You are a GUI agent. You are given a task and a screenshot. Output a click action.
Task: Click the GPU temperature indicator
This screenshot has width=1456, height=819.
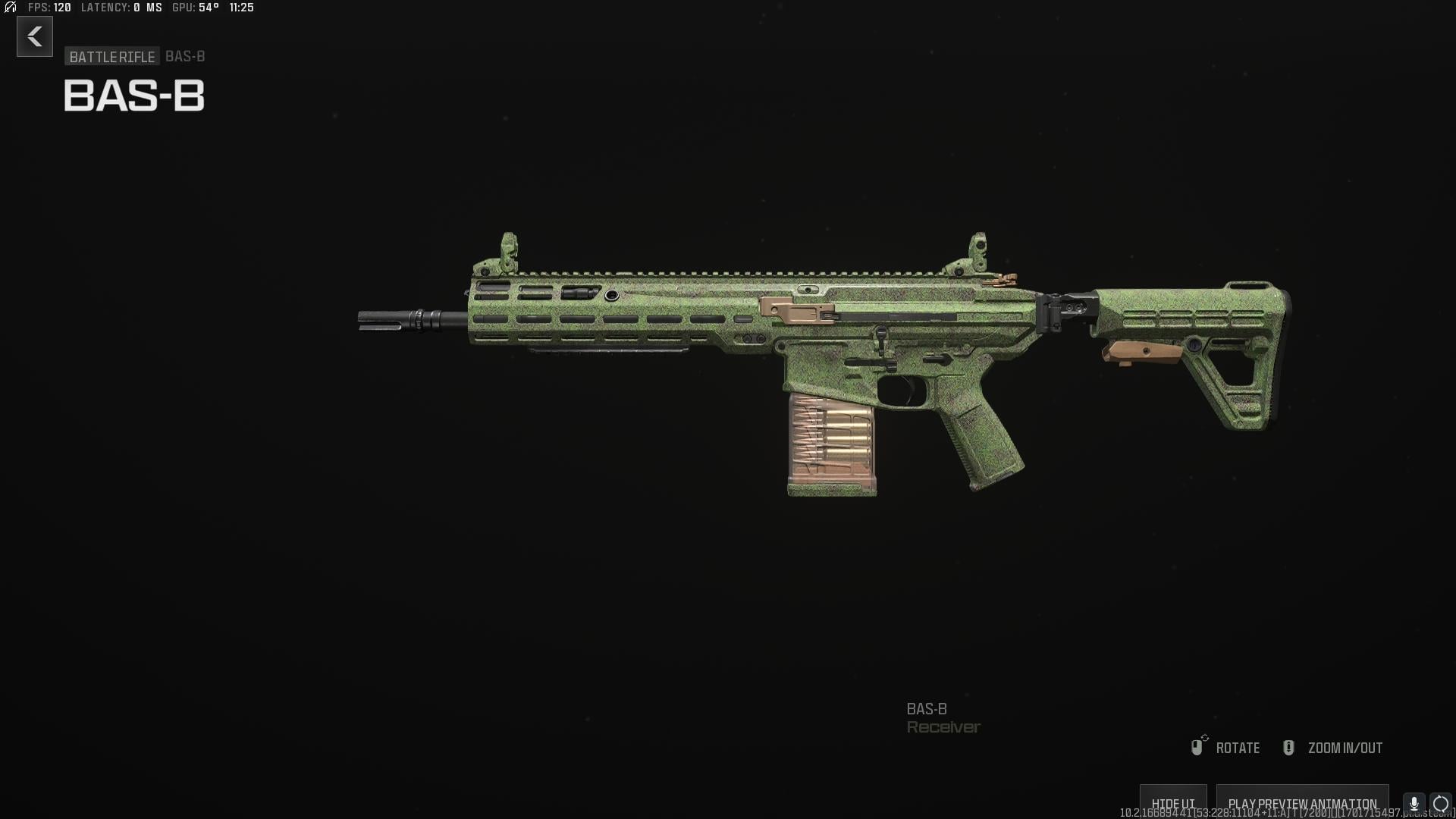tap(192, 8)
